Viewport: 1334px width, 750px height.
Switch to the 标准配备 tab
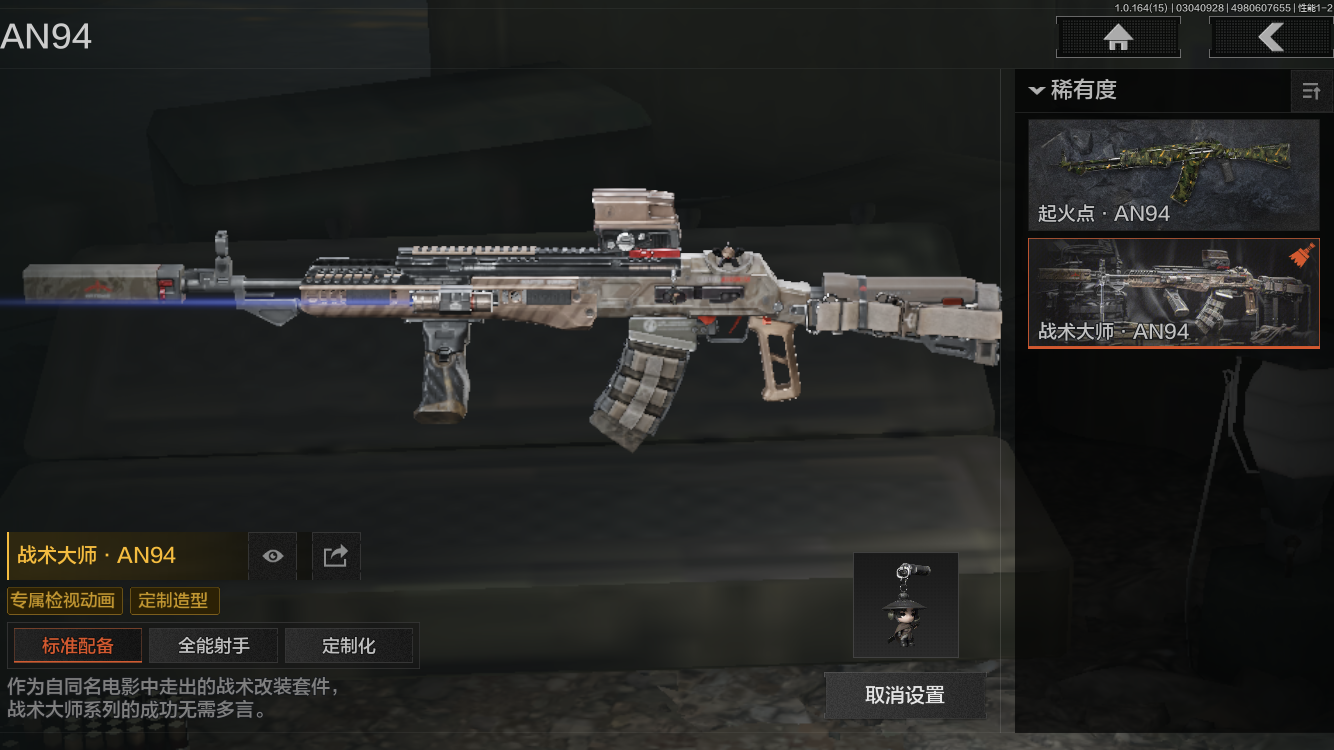click(78, 646)
